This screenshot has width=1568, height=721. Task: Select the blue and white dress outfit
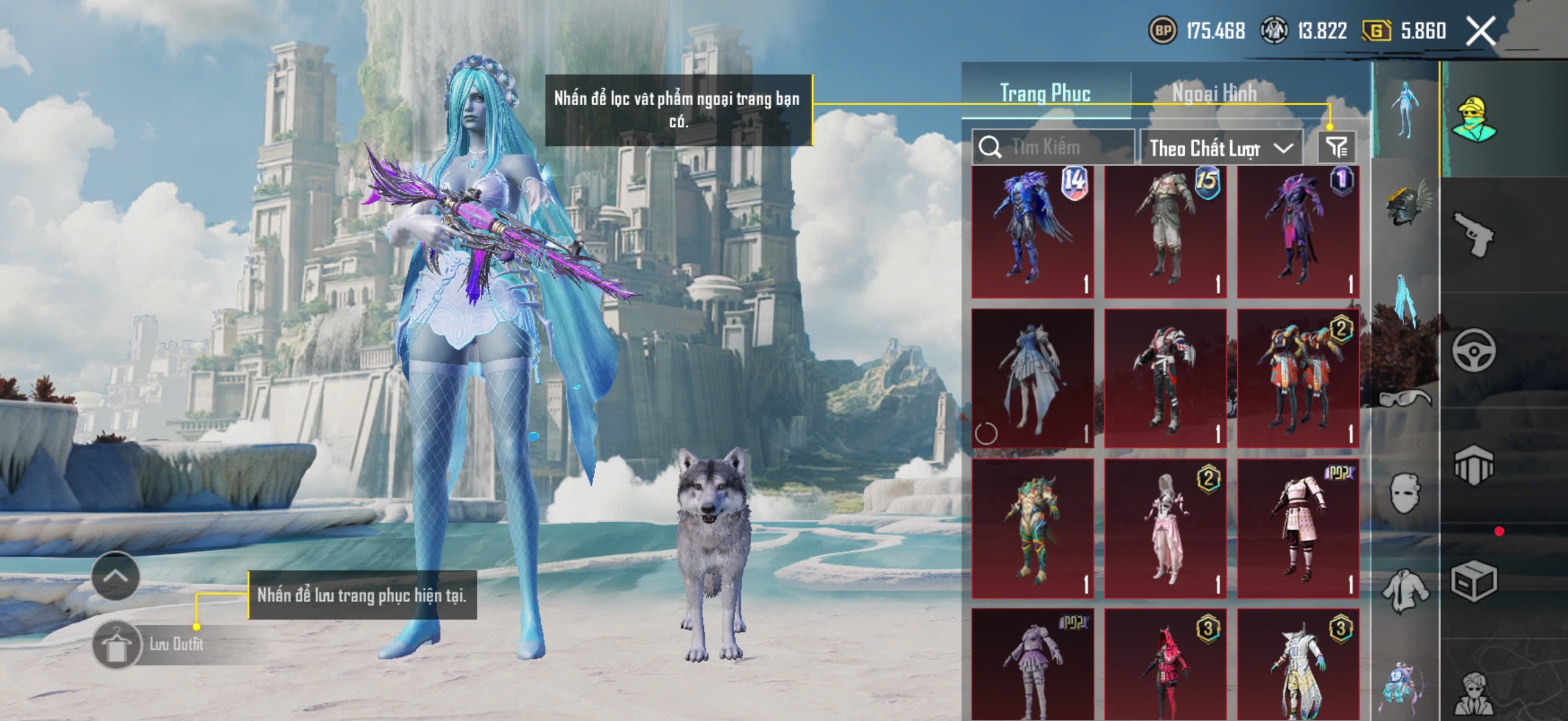pos(1032,378)
